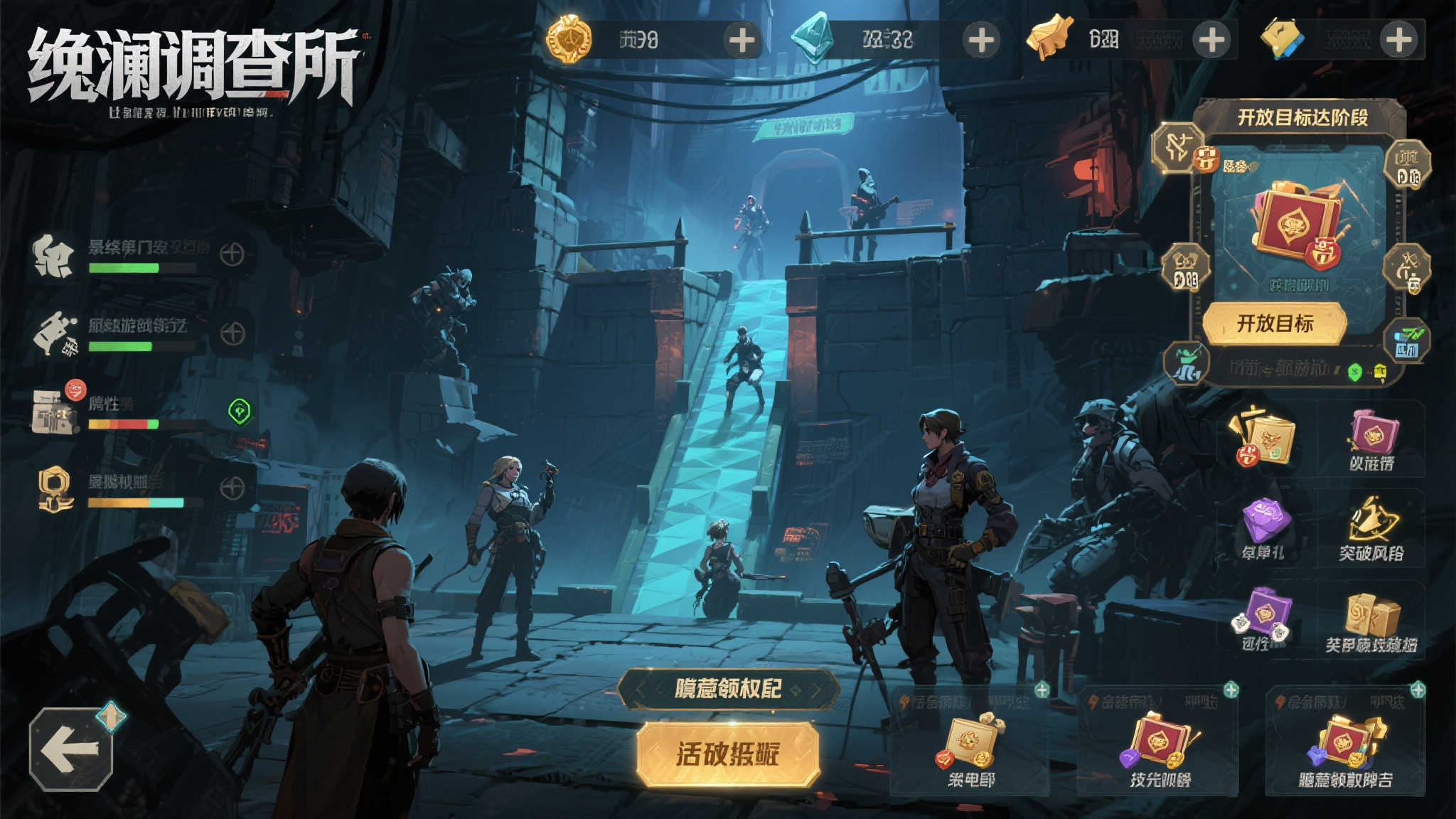The image size is (1456, 819).
Task: Click the plus beside the white splatter icon row
Action: (x=232, y=254)
